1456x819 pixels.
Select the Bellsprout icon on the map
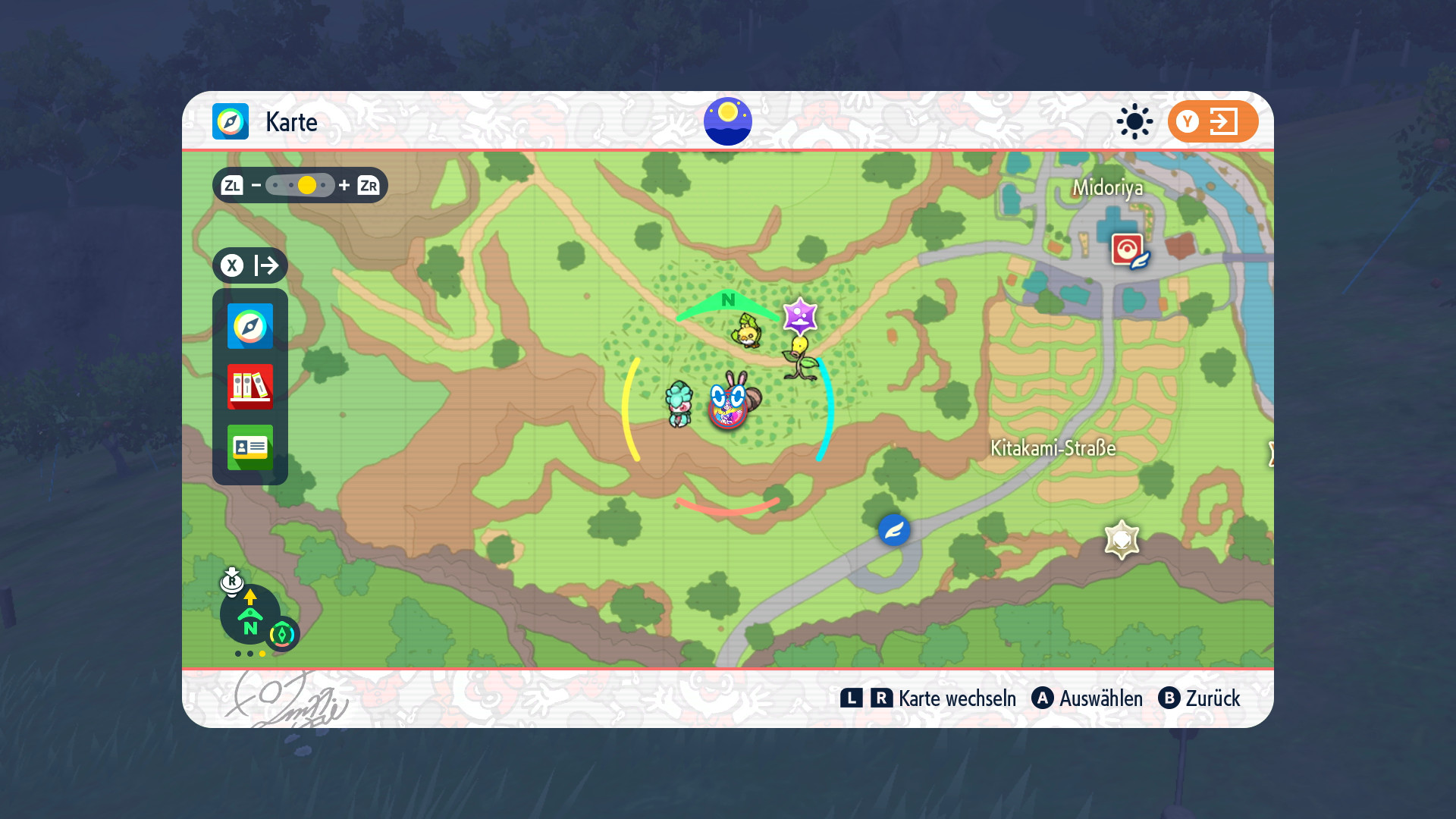point(800,359)
